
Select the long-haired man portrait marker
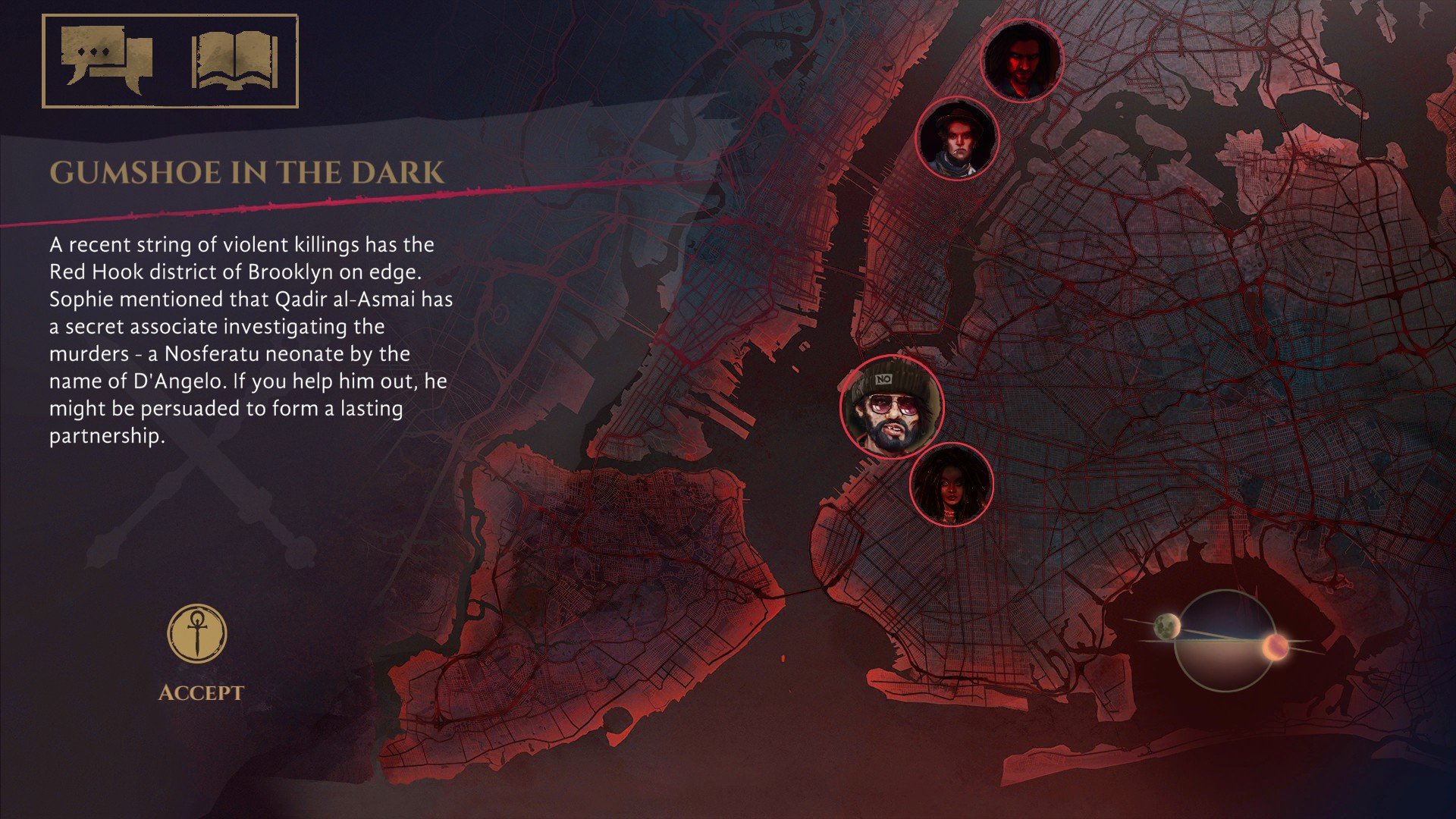tap(1021, 60)
